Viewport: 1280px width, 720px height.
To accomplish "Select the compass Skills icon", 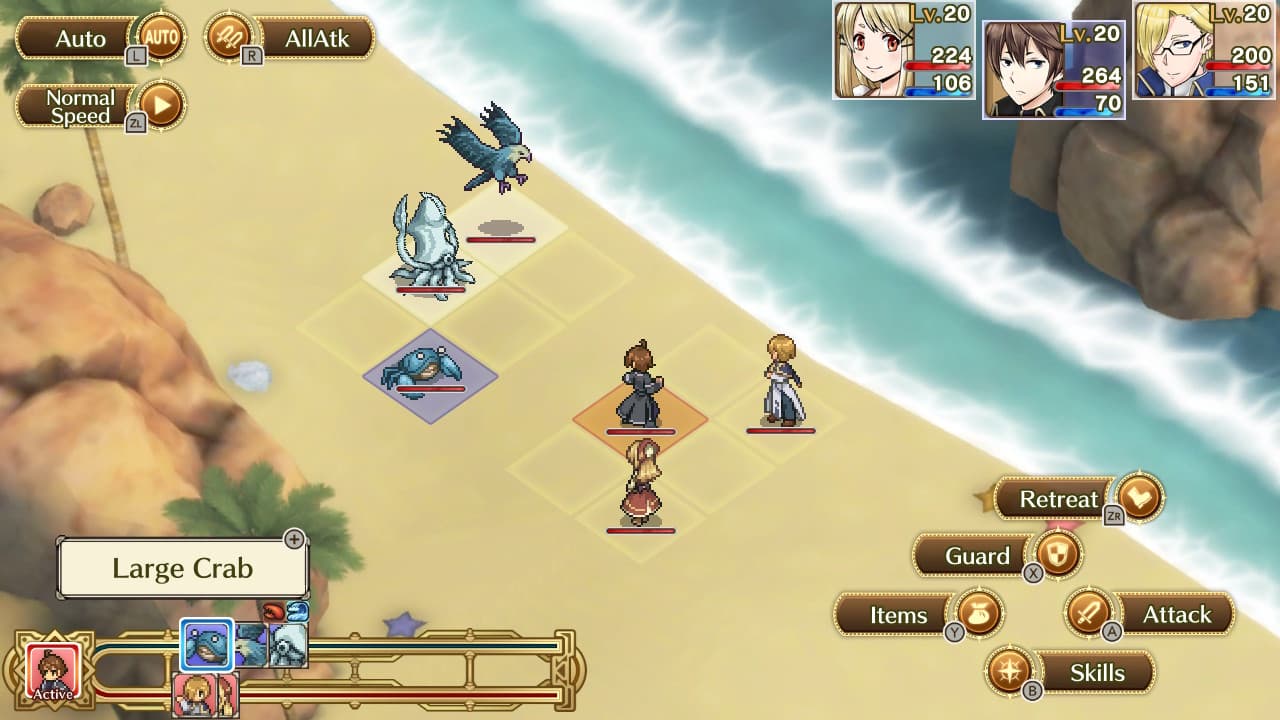I will click(x=1011, y=673).
